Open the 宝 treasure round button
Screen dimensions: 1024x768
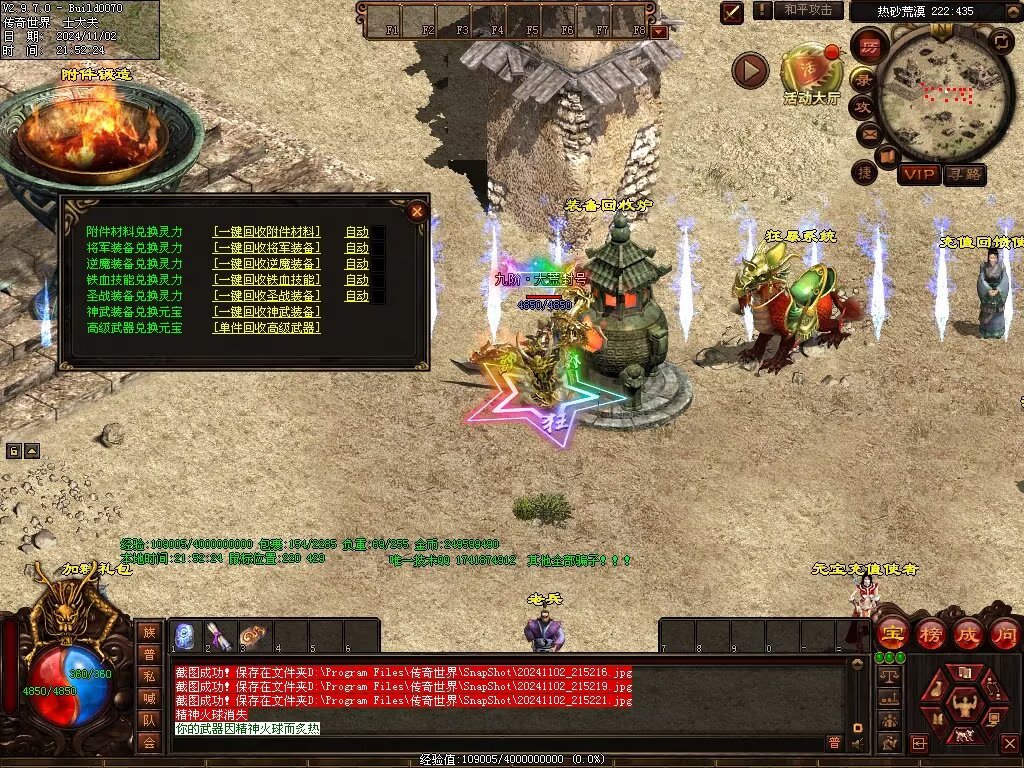point(892,634)
